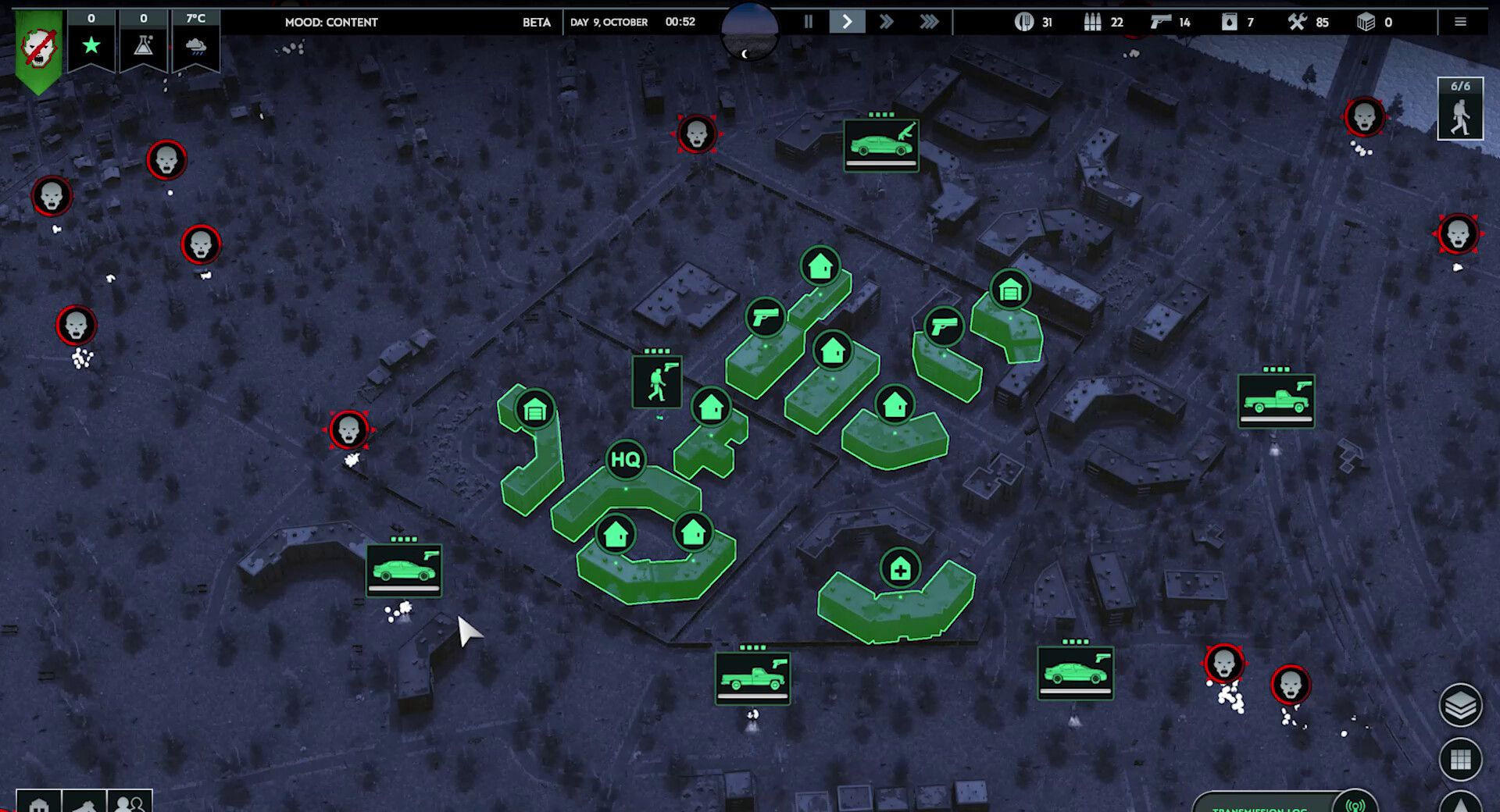Select the medical cross building marker
The width and height of the screenshot is (1500, 812).
[900, 569]
